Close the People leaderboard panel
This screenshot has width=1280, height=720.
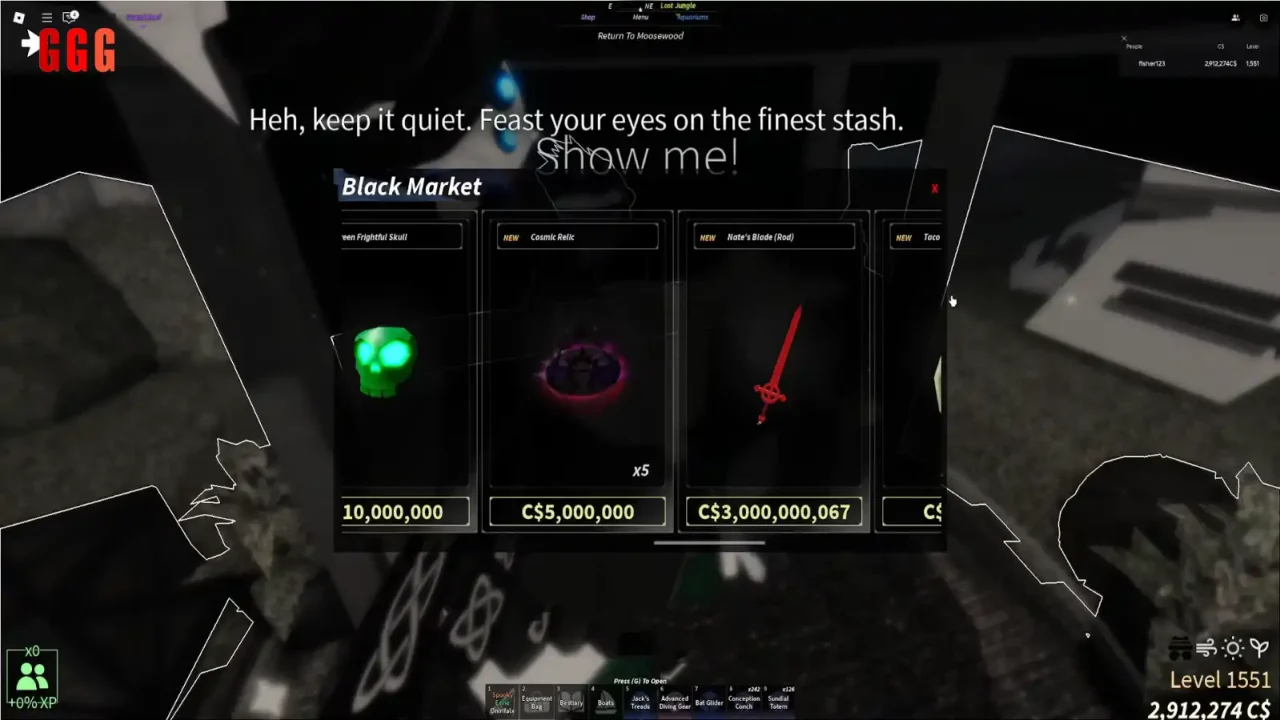pyautogui.click(x=1123, y=39)
